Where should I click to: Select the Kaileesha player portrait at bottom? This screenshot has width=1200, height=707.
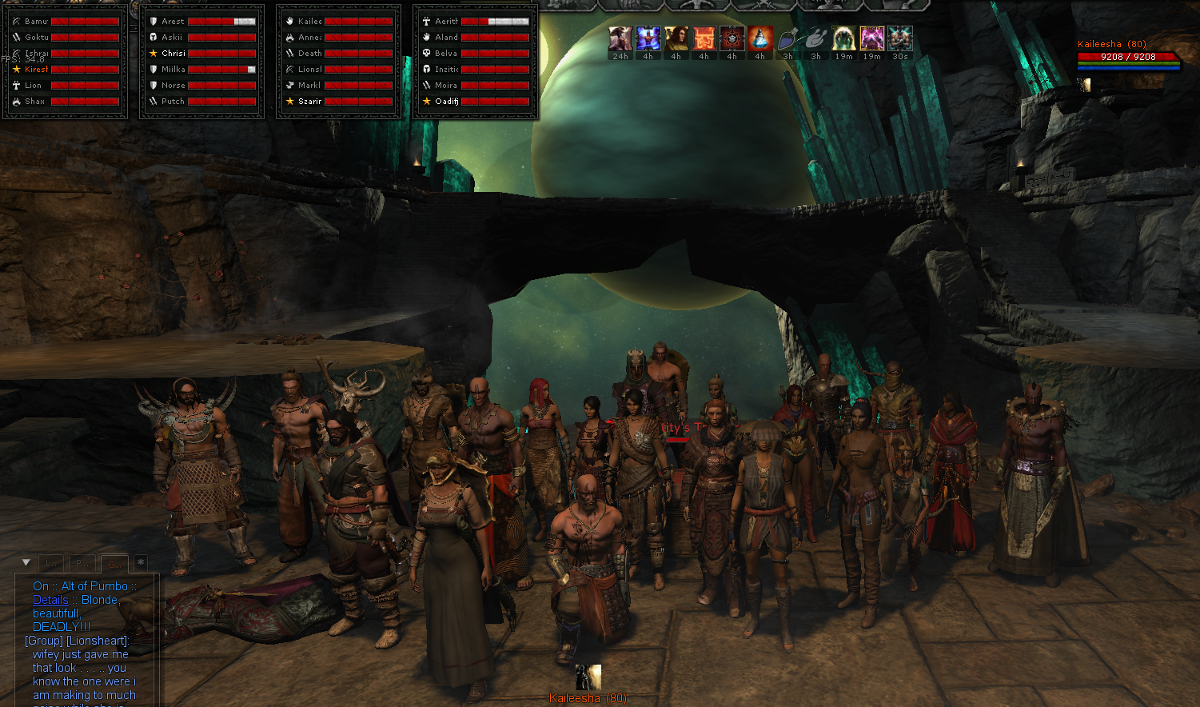click(x=588, y=677)
